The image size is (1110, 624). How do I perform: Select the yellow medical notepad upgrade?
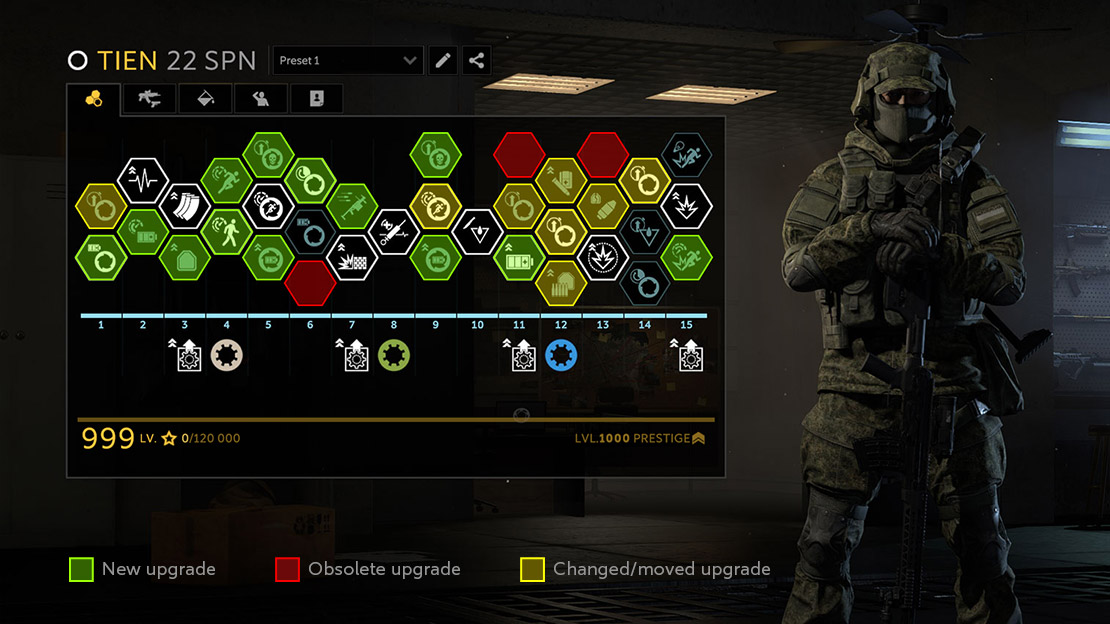tap(561, 181)
